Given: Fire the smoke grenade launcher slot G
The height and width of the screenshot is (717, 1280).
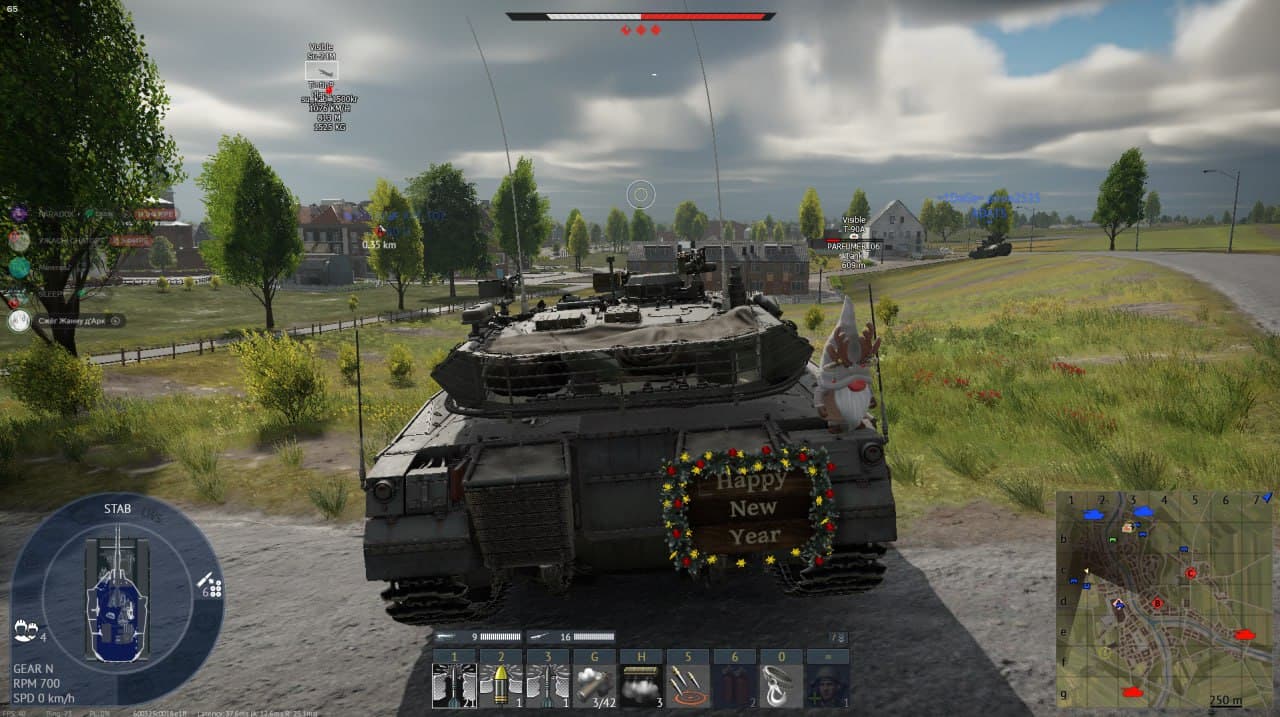Looking at the screenshot, I should tap(594, 686).
